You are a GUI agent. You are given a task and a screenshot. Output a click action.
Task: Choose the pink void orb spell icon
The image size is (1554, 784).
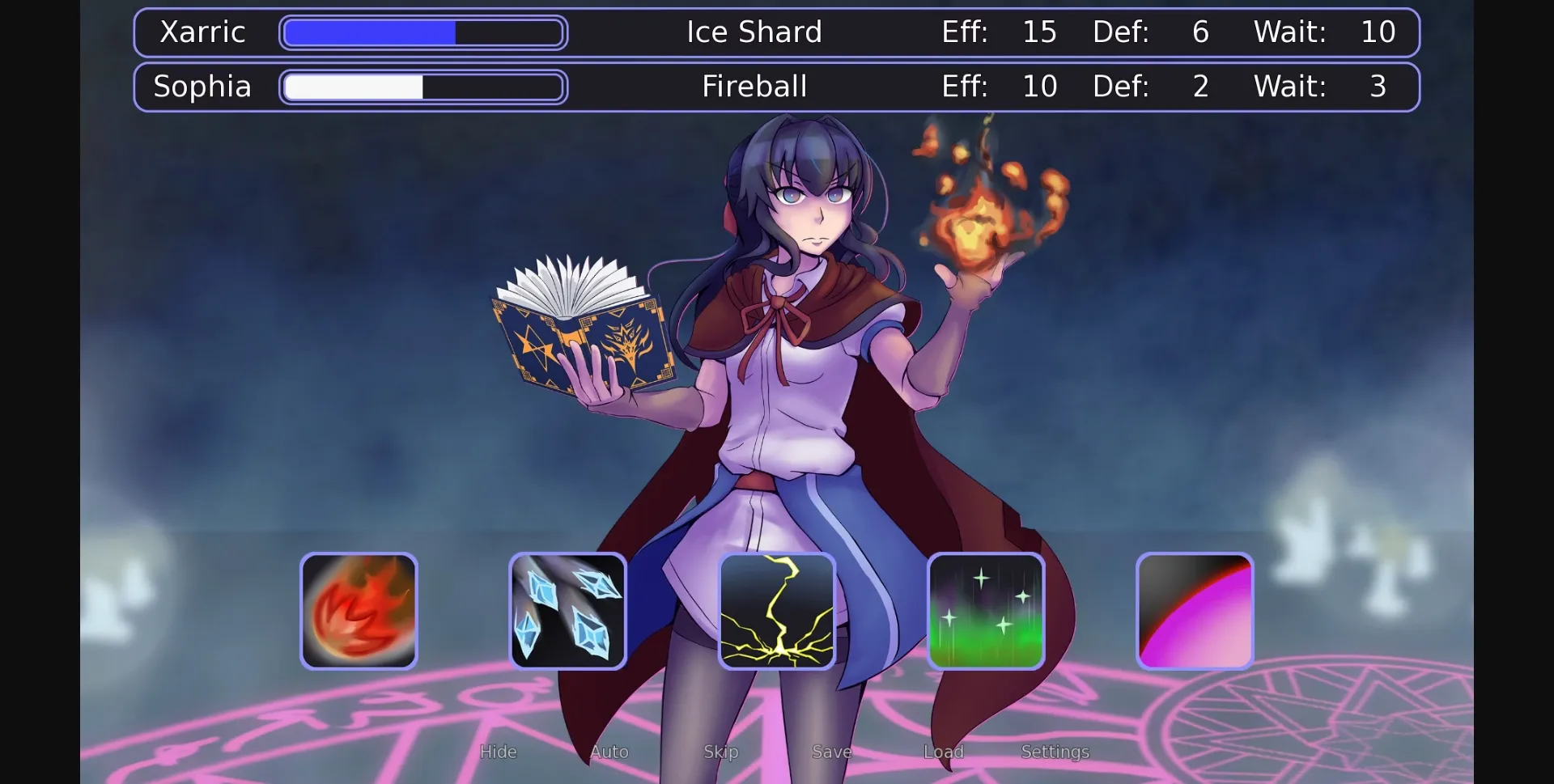pyautogui.click(x=1195, y=611)
